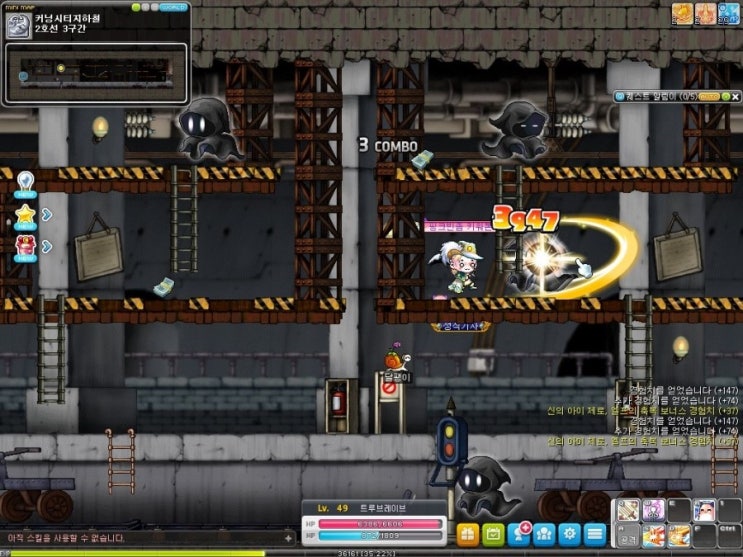Open the yellow star event notifier
The image size is (743, 557).
25,214
